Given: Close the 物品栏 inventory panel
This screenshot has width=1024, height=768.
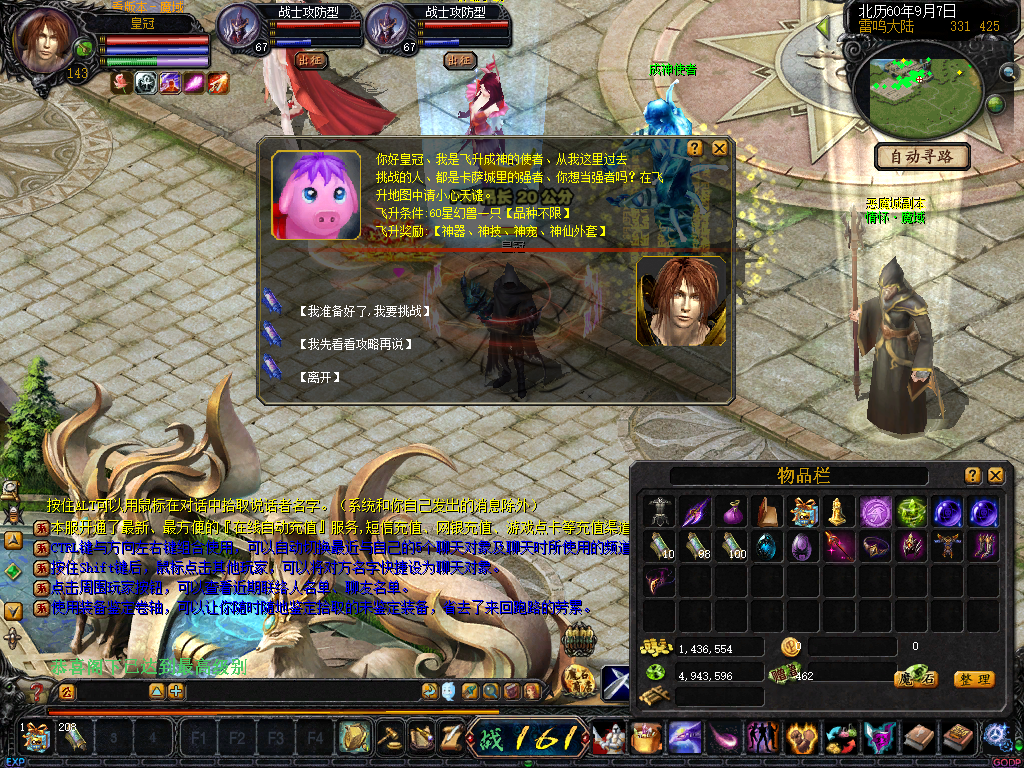Looking at the screenshot, I should tap(995, 475).
